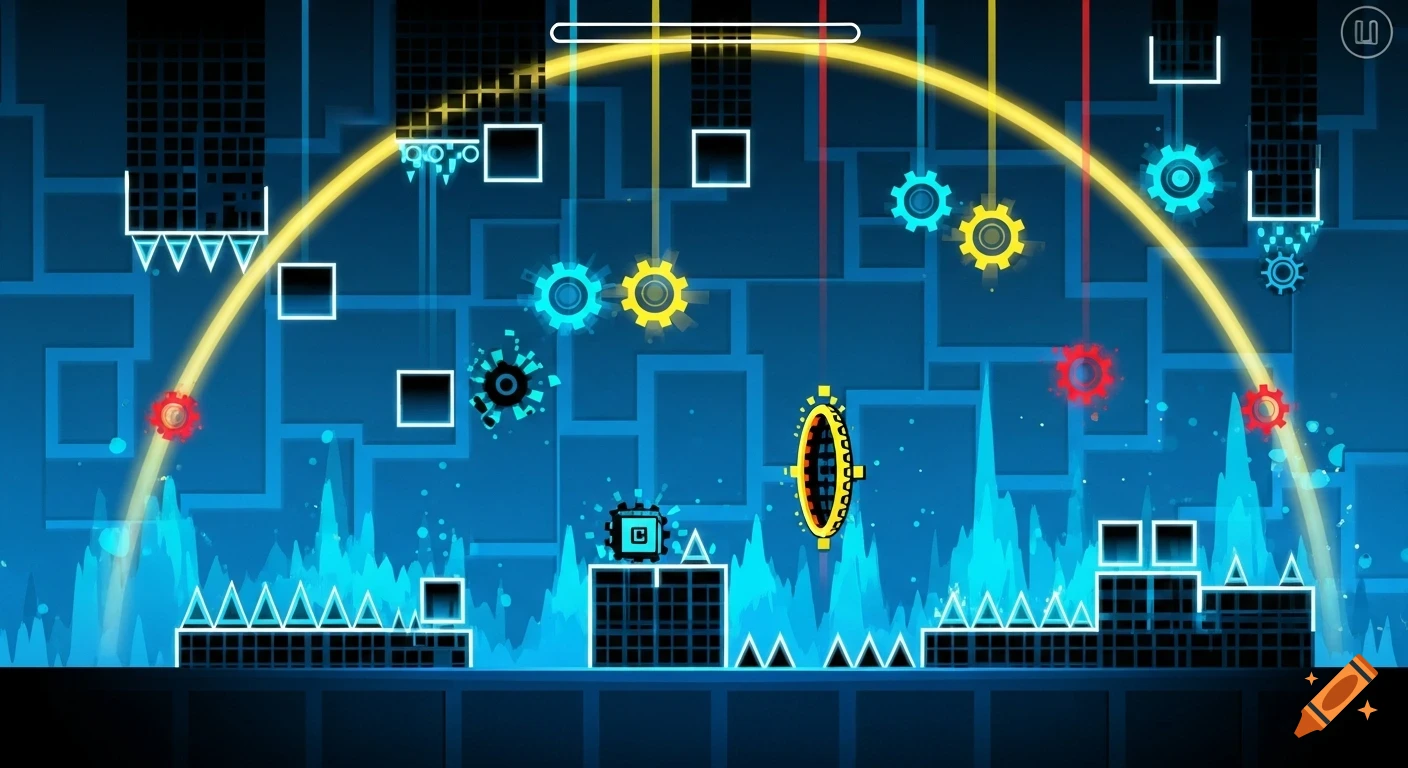Click the cyan gear beside the yellow sawblade
The width and height of the screenshot is (1408, 768).
570,295
